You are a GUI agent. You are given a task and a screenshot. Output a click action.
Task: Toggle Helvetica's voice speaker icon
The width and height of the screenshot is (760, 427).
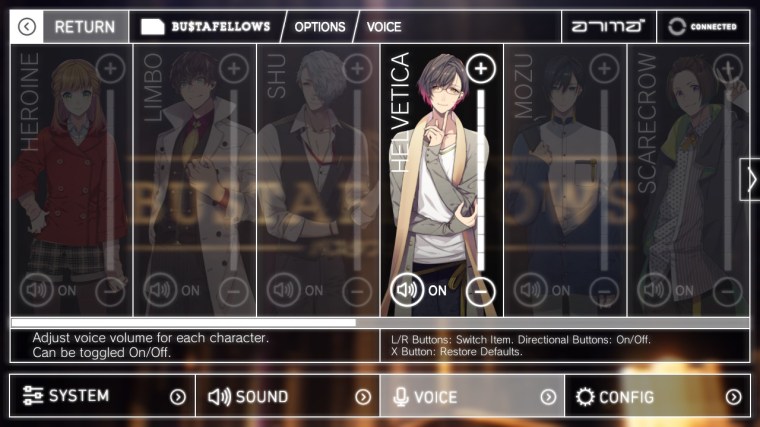pos(406,291)
